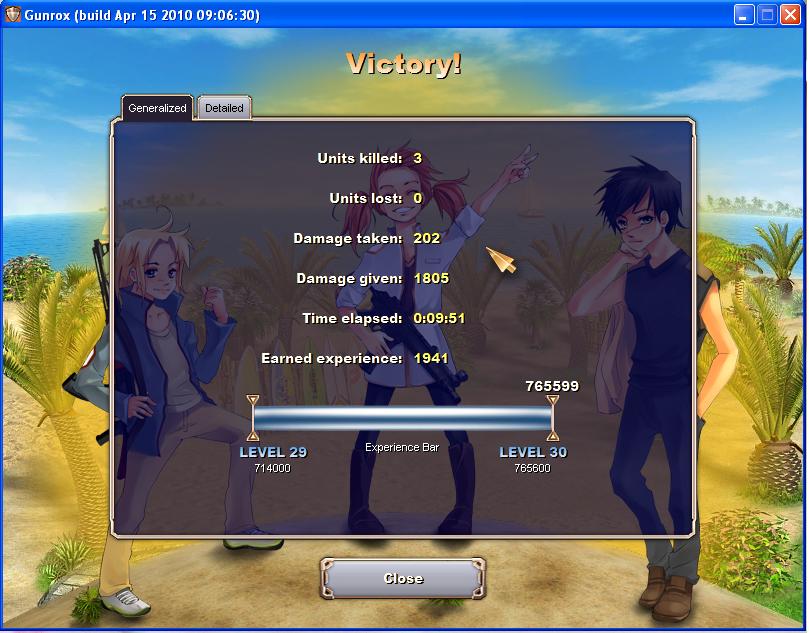The height and width of the screenshot is (633, 809).
Task: Select the Generalized tab
Action: 157,108
